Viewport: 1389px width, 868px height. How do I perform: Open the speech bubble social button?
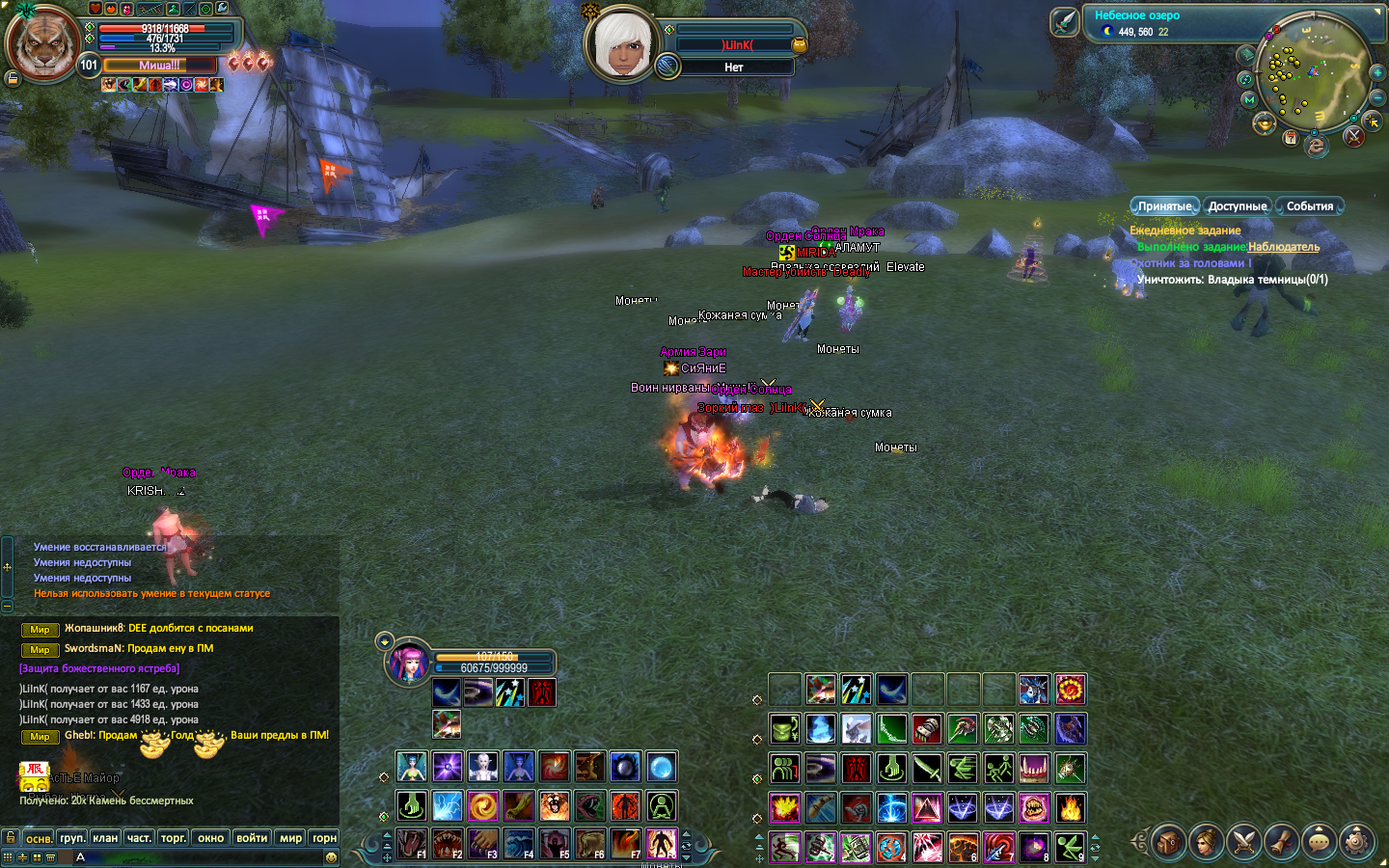pyautogui.click(x=1320, y=842)
